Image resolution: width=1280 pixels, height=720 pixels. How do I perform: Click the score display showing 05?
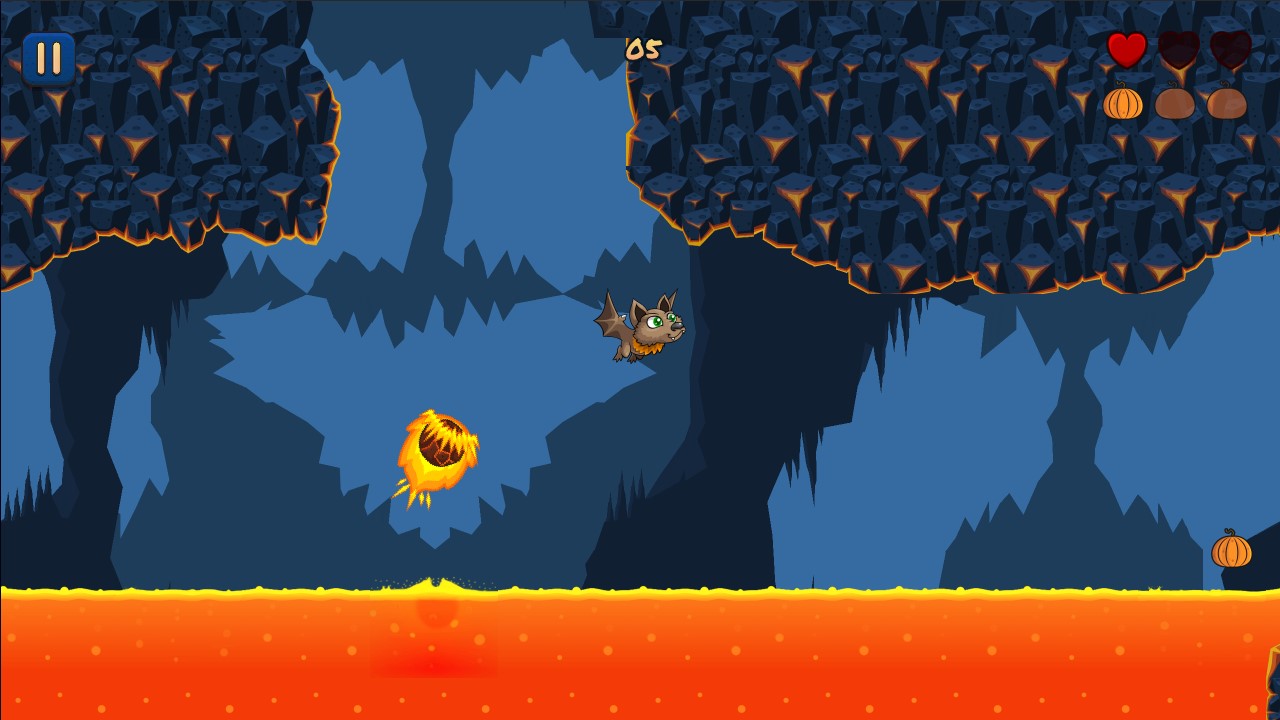click(x=641, y=51)
